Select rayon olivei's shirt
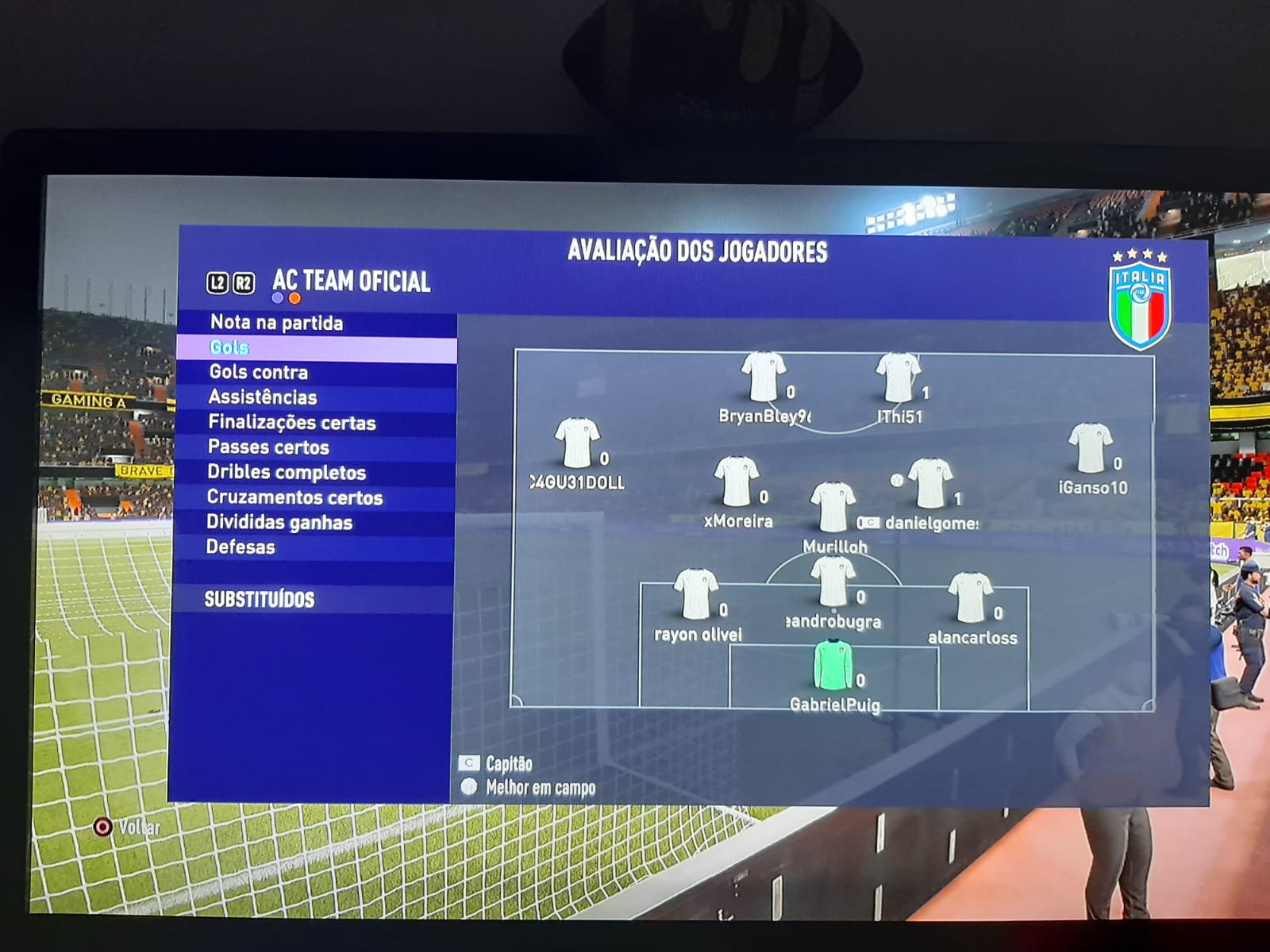The height and width of the screenshot is (952, 1270). pos(695,593)
